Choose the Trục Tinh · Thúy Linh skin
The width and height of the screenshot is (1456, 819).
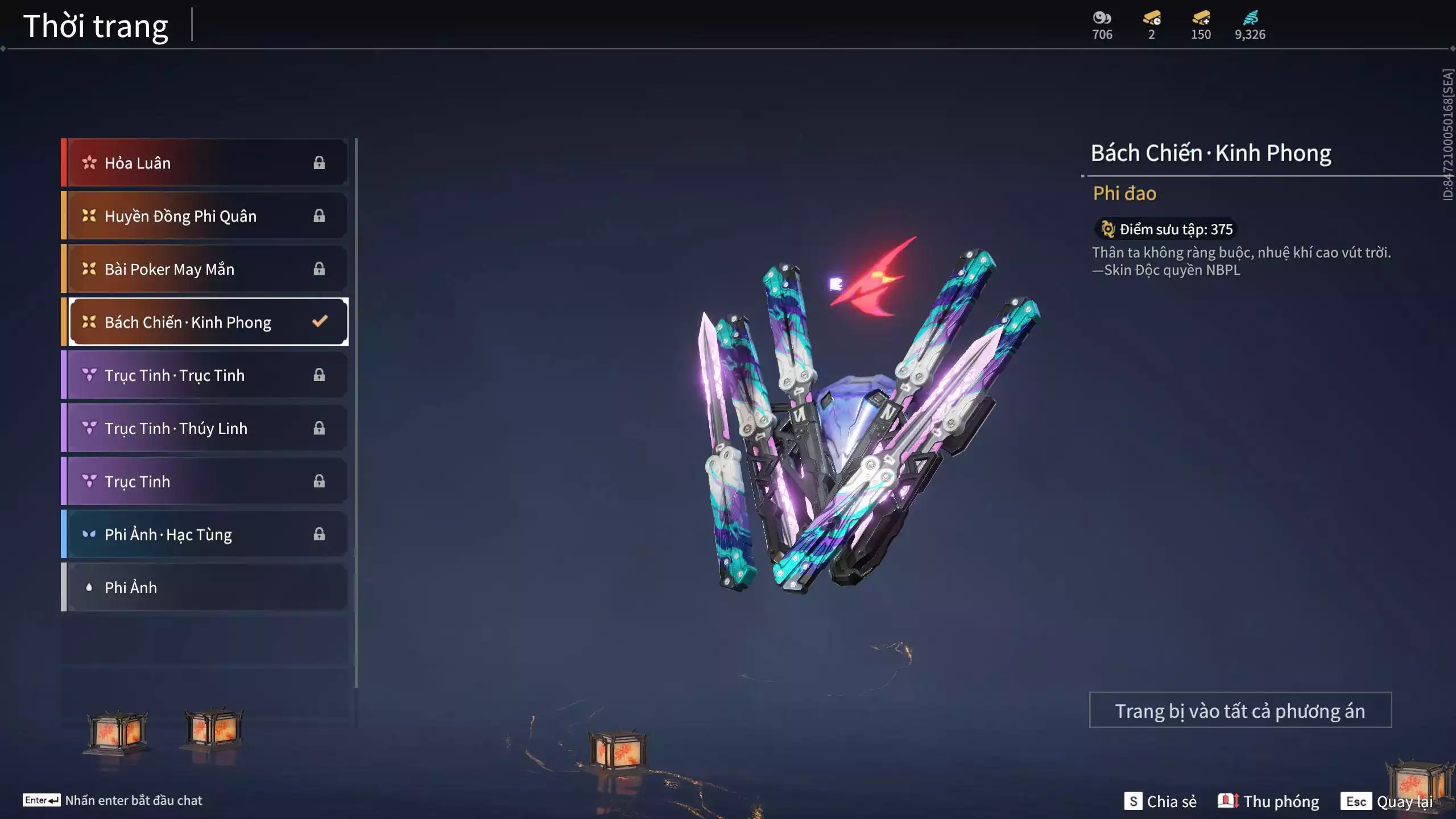pyautogui.click(x=205, y=428)
